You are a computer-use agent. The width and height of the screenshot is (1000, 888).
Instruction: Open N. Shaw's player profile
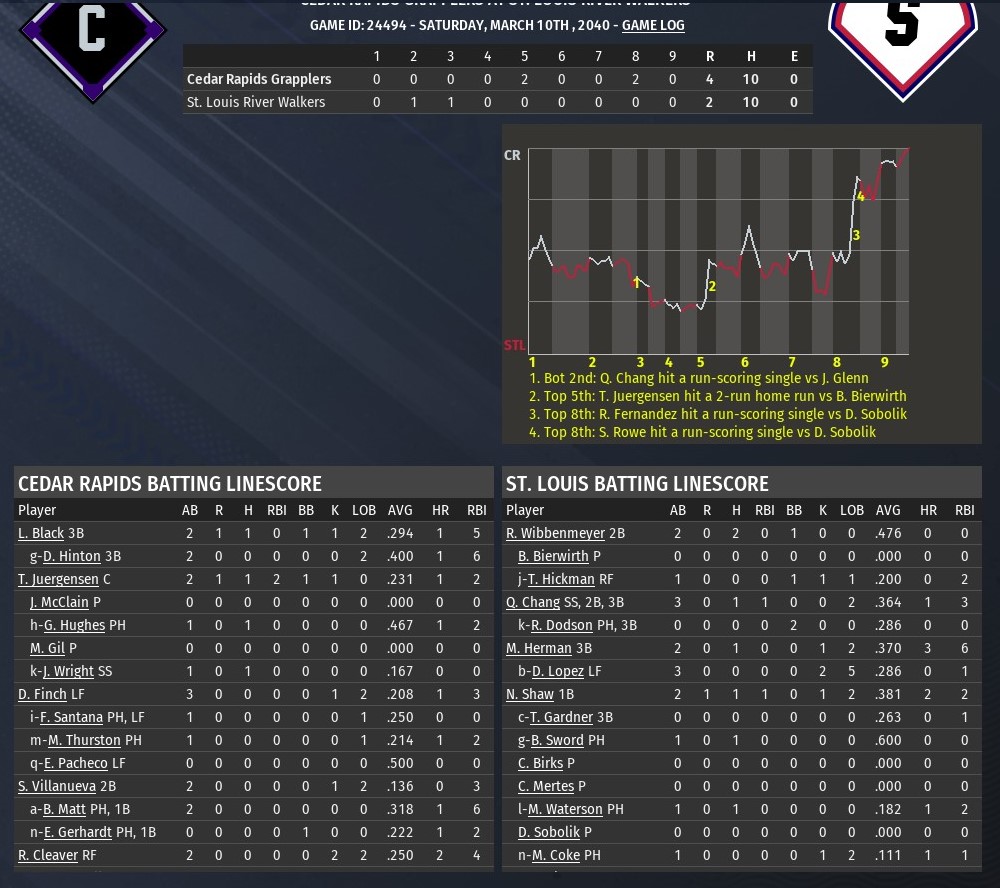click(530, 694)
